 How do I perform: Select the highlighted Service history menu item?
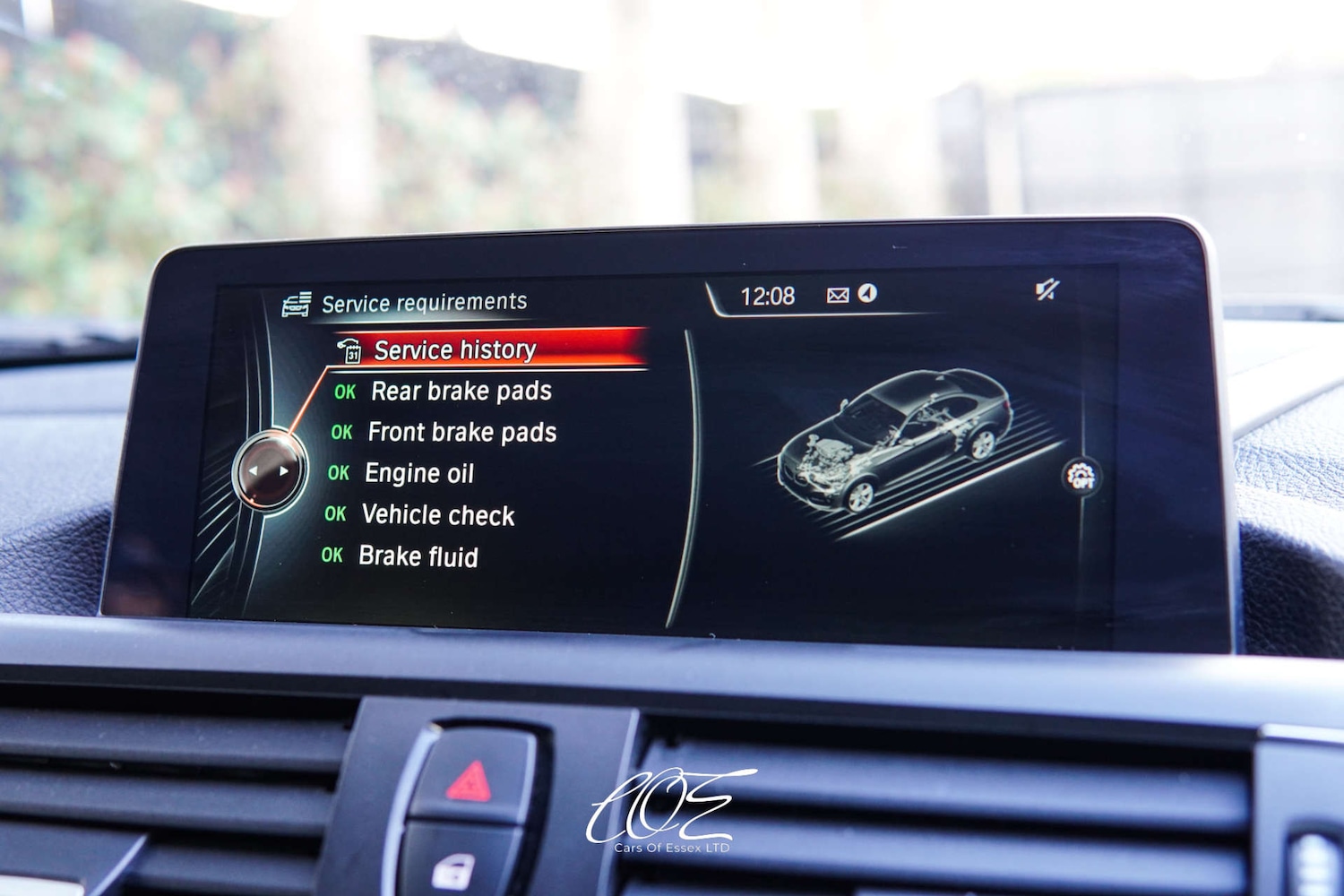[455, 349]
